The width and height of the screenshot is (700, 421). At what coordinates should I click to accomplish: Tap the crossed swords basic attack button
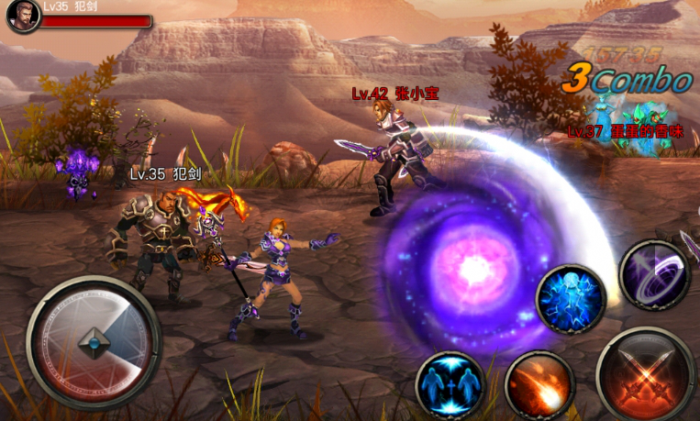pyautogui.click(x=645, y=375)
